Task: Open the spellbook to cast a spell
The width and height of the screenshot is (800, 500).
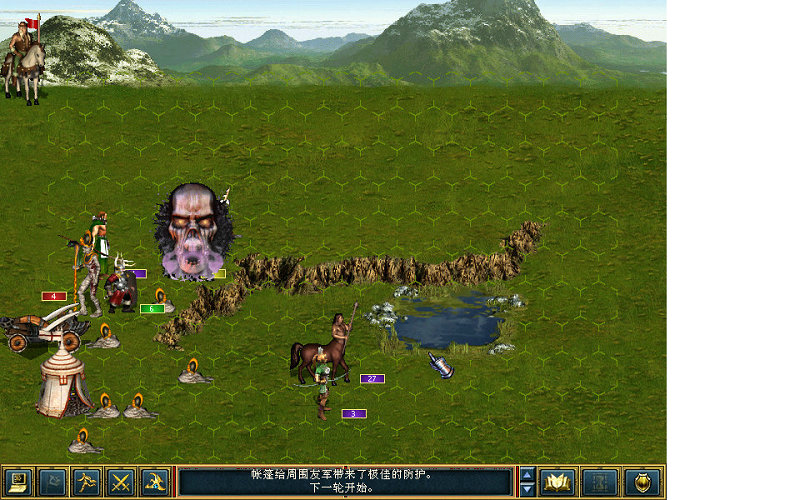Action: point(557,483)
